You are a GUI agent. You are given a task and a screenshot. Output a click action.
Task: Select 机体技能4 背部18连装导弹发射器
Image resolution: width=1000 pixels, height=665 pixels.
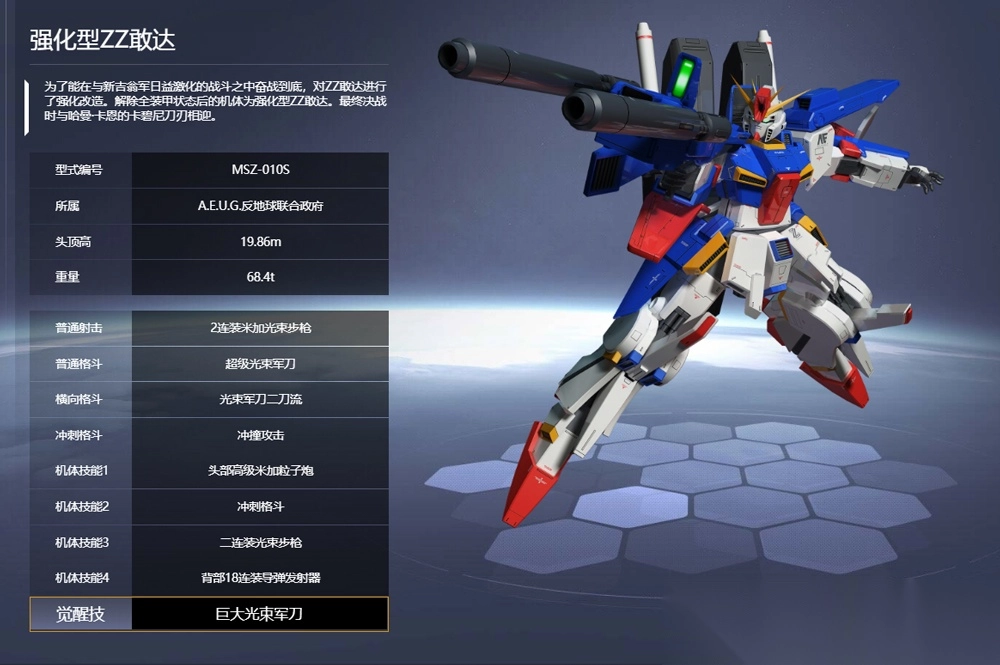[209, 577]
